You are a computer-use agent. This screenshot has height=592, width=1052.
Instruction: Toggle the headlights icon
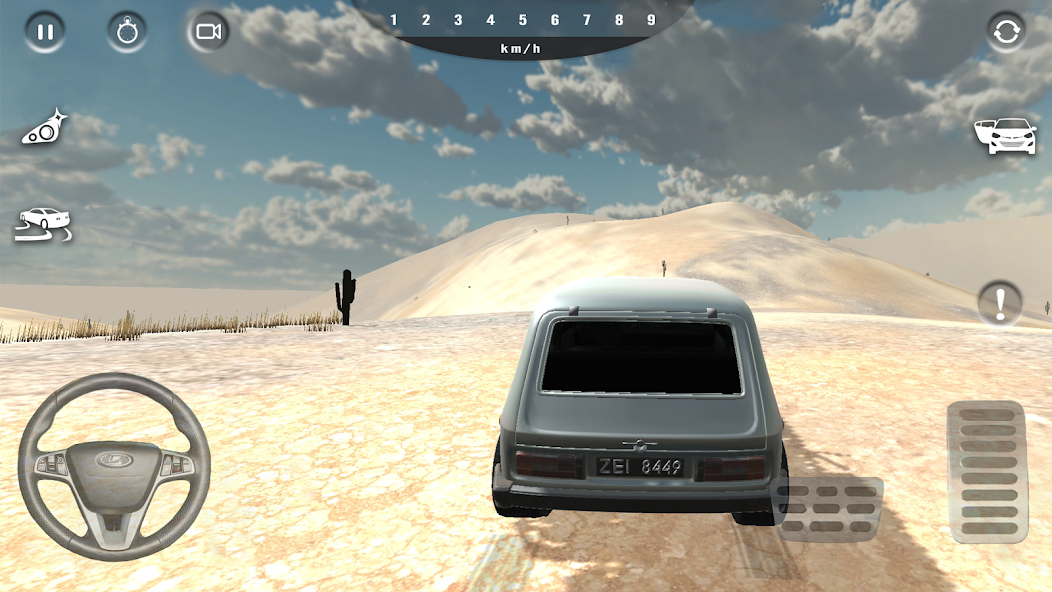click(45, 128)
